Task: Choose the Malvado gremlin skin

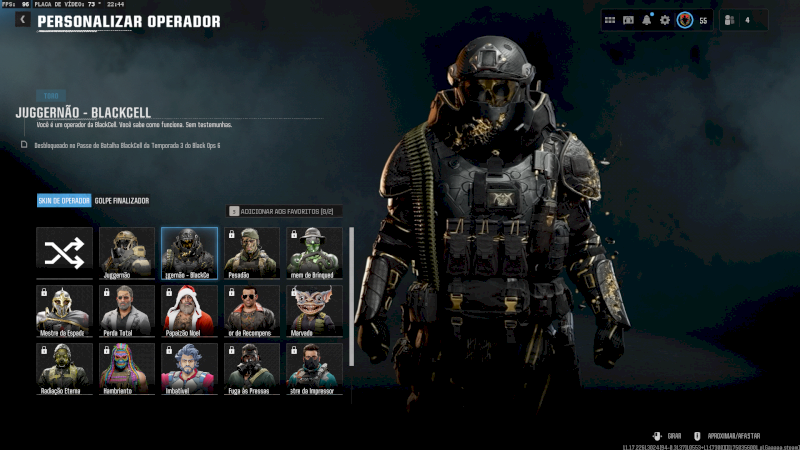Action: [314, 311]
